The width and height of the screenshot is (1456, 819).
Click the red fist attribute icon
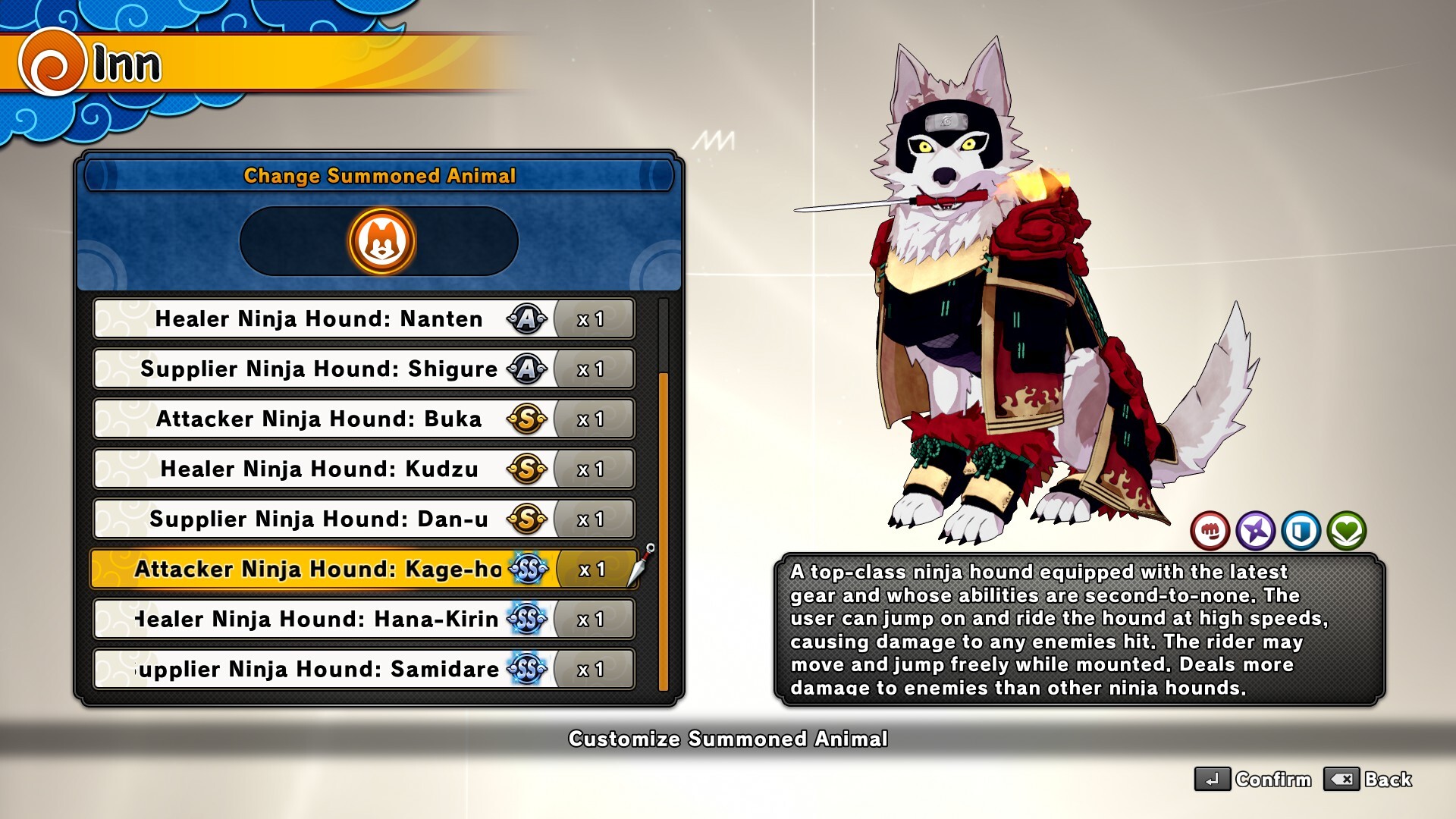[1210, 530]
